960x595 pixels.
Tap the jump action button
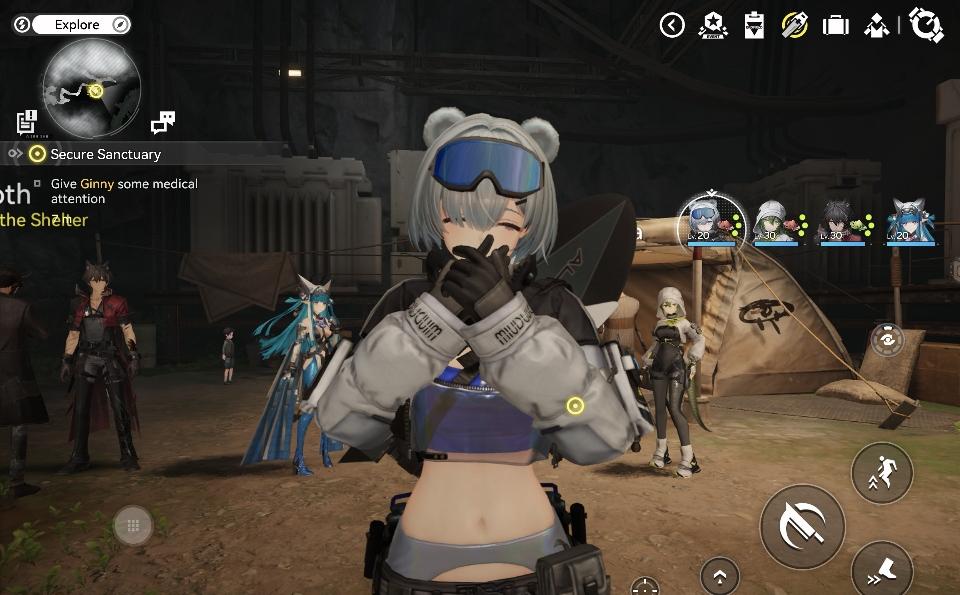882,472
